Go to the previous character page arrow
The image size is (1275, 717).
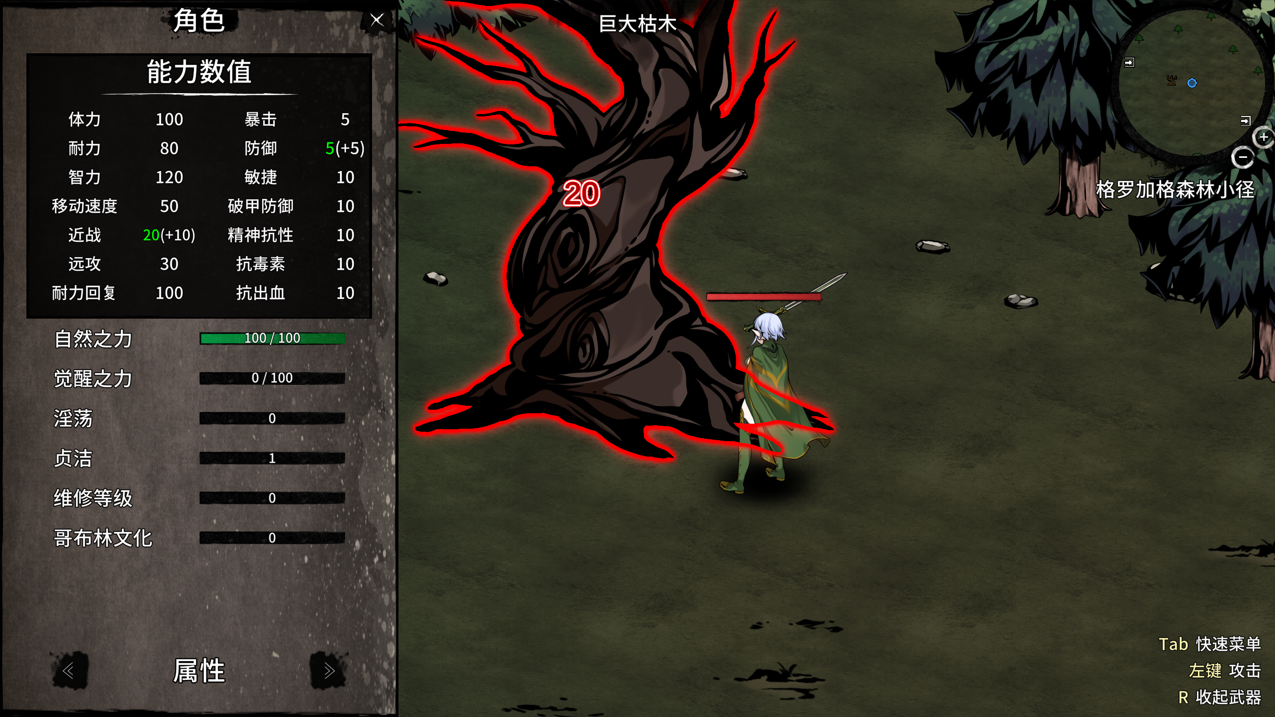(x=69, y=670)
